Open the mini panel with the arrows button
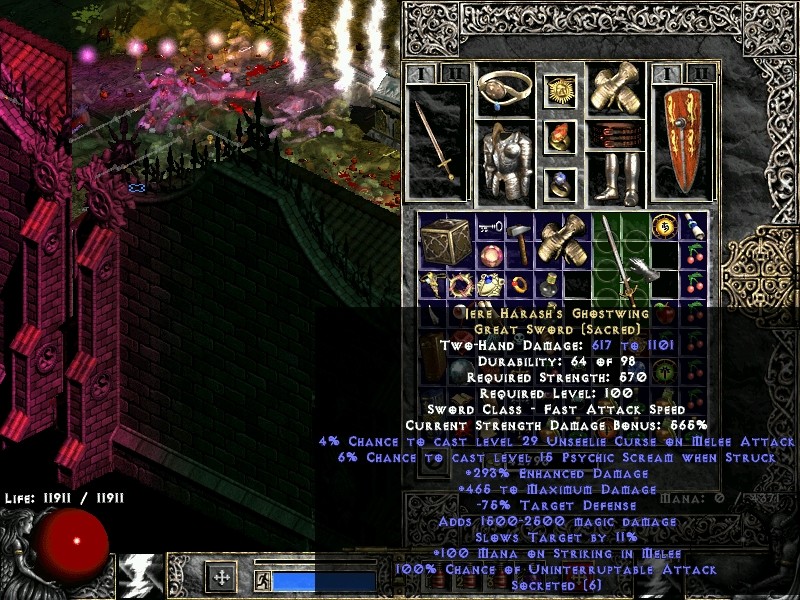This screenshot has height=600, width=800. 221,578
